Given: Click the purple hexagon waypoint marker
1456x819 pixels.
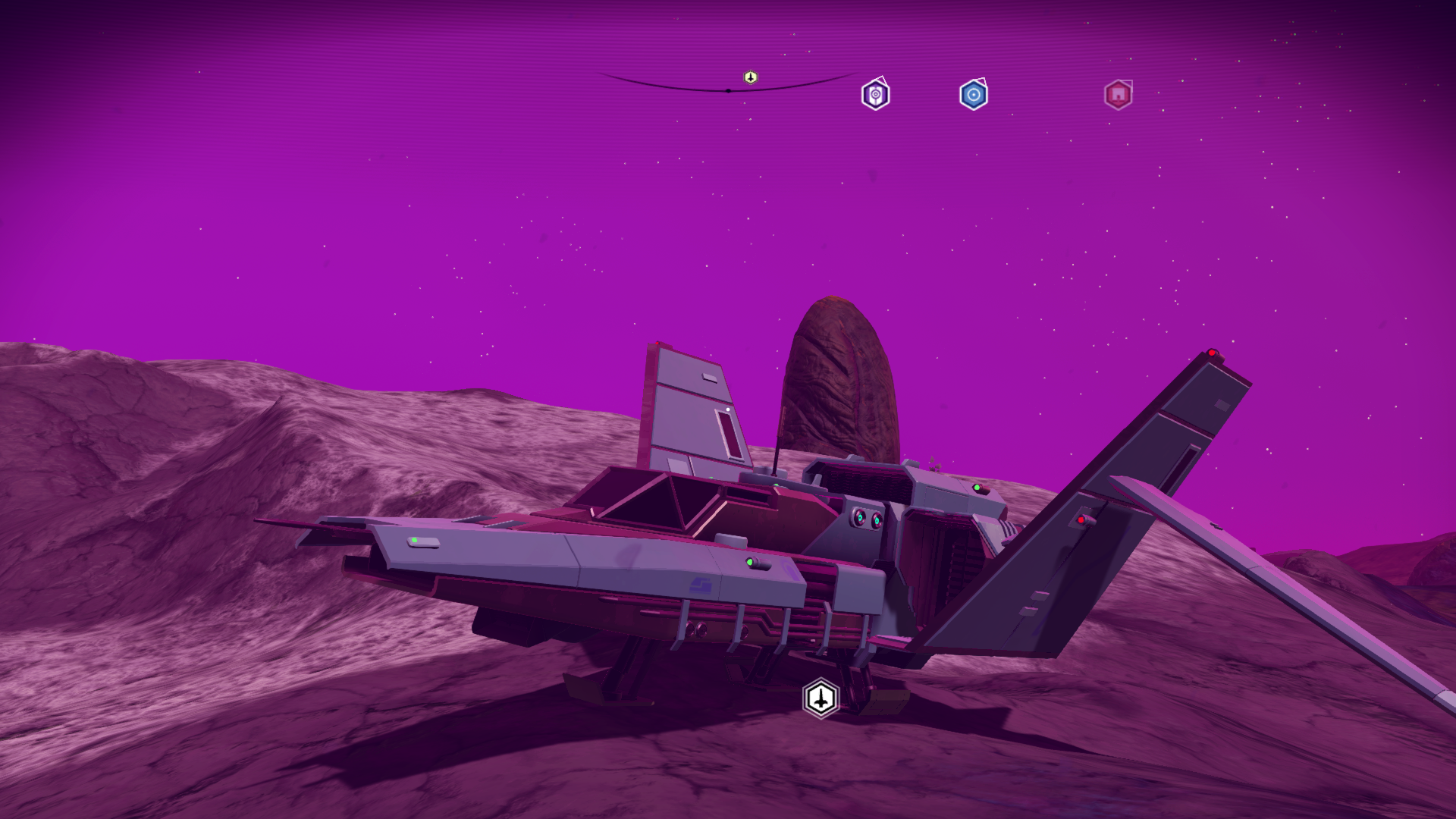Looking at the screenshot, I should pyautogui.click(x=875, y=96).
